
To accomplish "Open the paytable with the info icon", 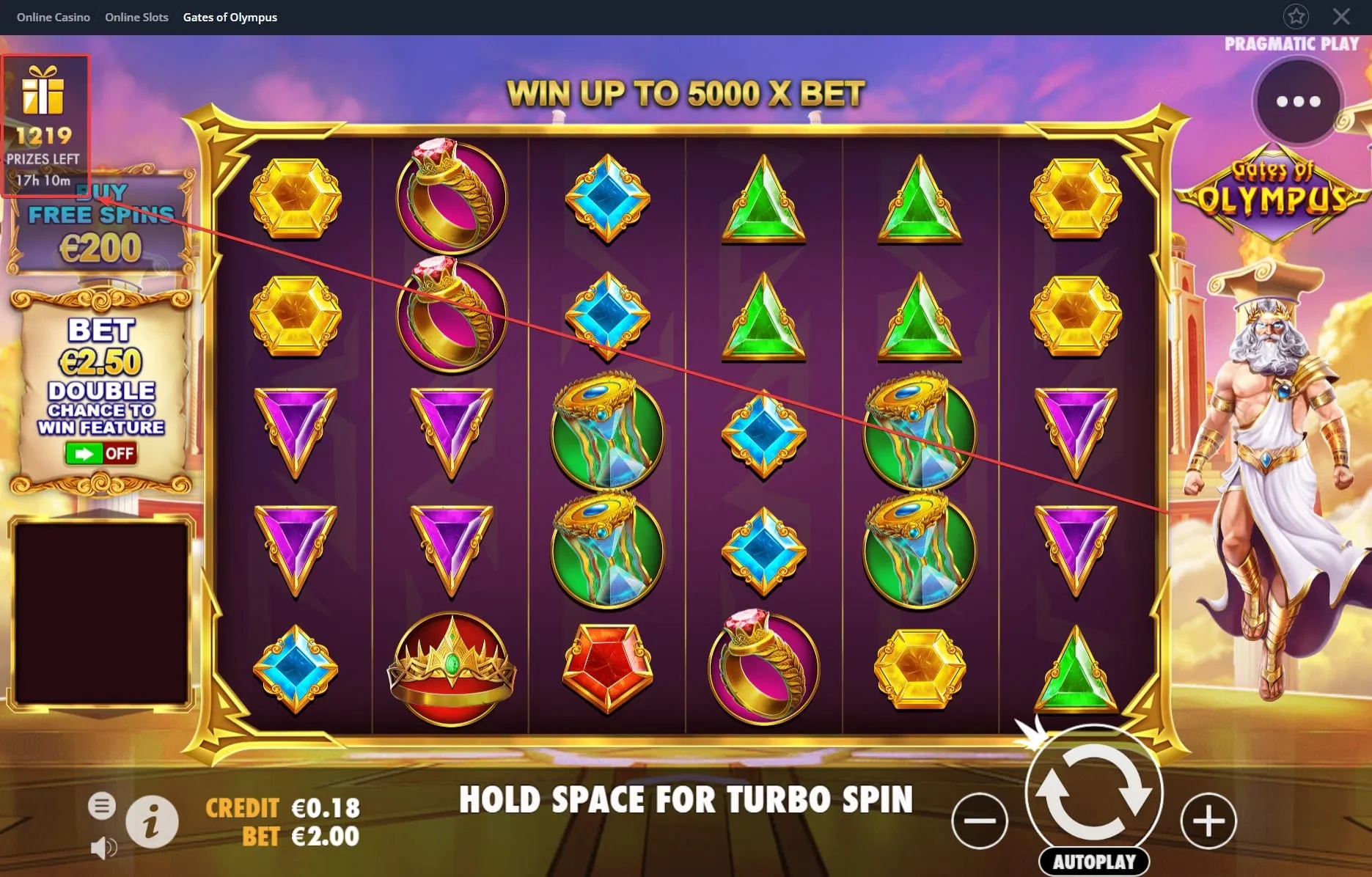I will tap(152, 821).
